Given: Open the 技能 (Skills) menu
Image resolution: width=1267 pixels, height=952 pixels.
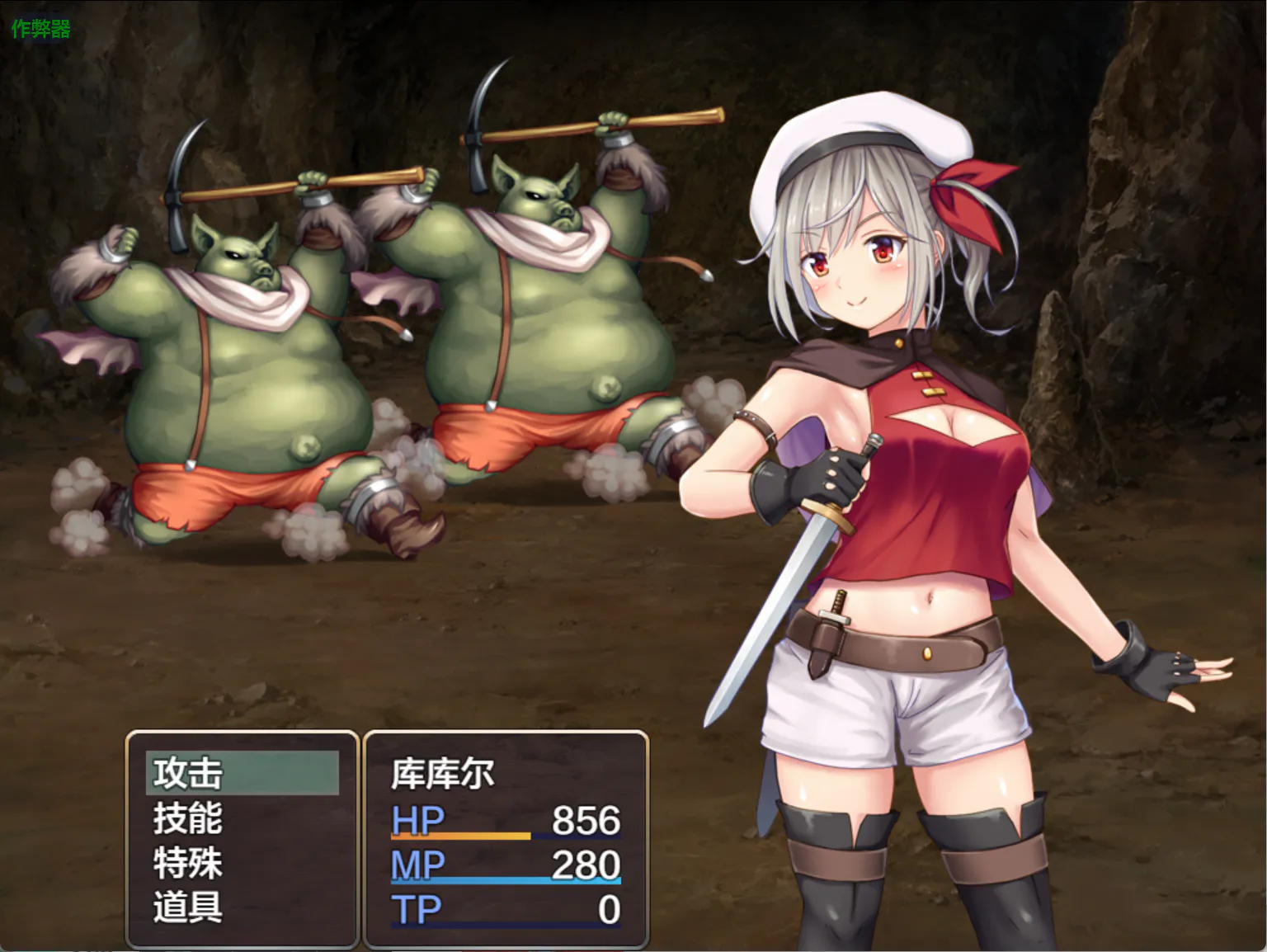Looking at the screenshot, I should [188, 818].
